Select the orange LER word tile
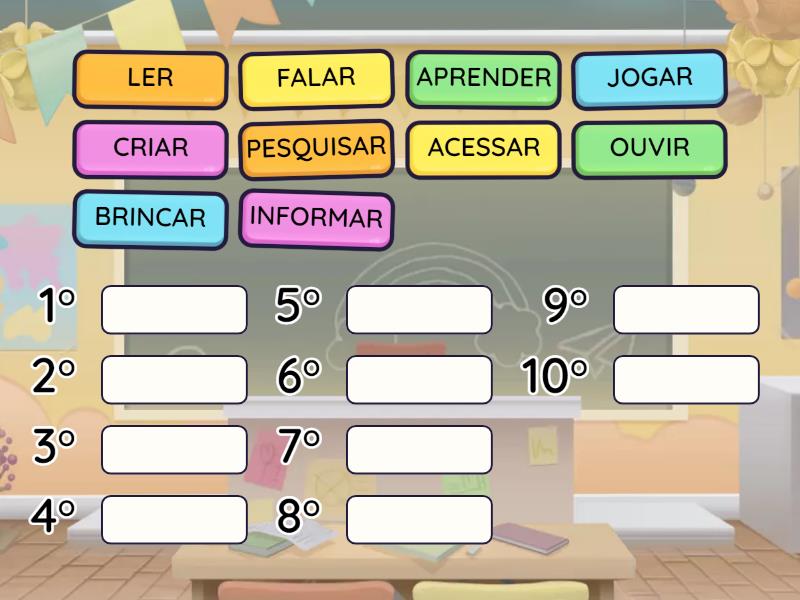 pos(151,79)
